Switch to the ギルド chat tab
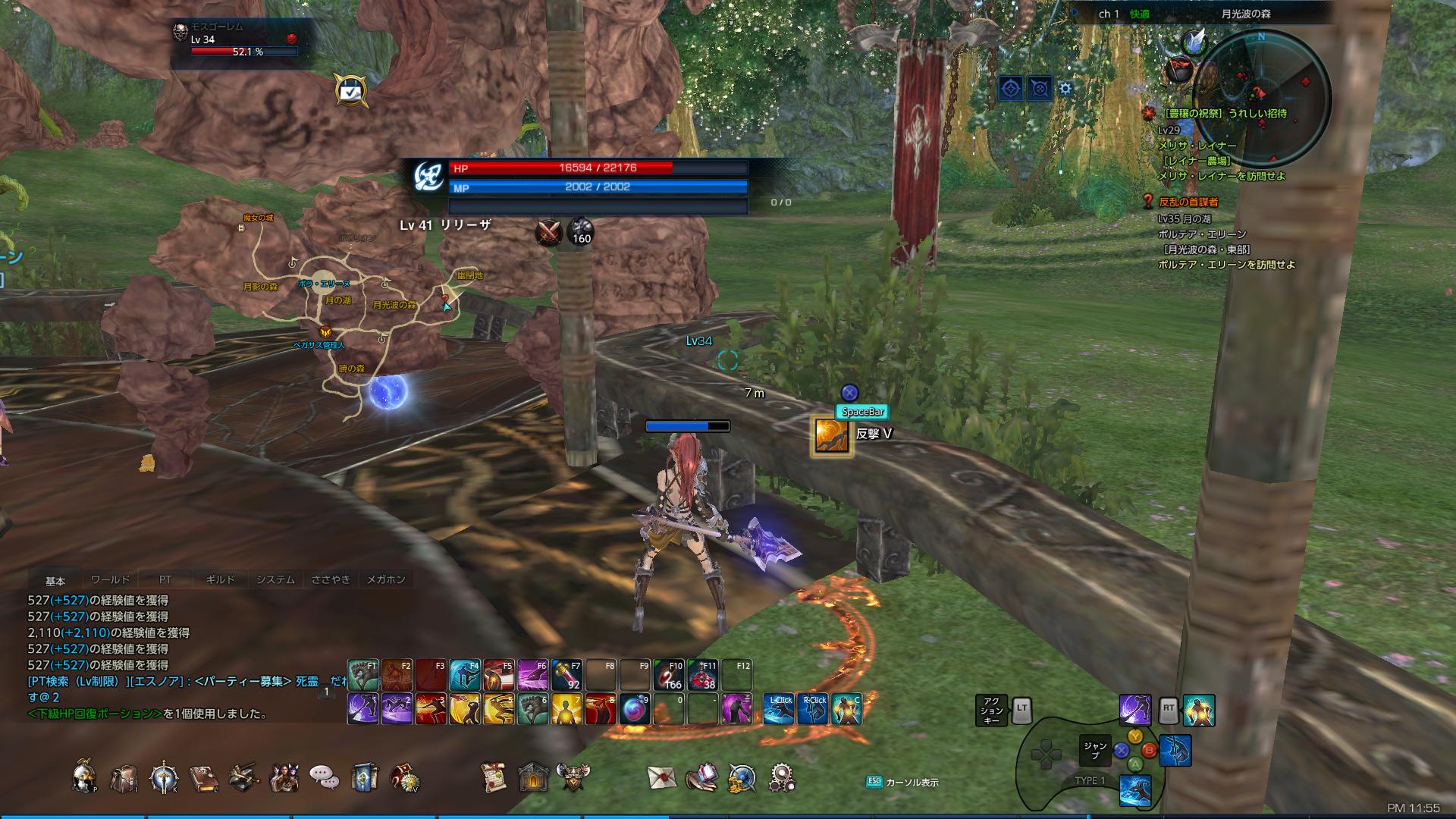The height and width of the screenshot is (819, 1456). 222,579
